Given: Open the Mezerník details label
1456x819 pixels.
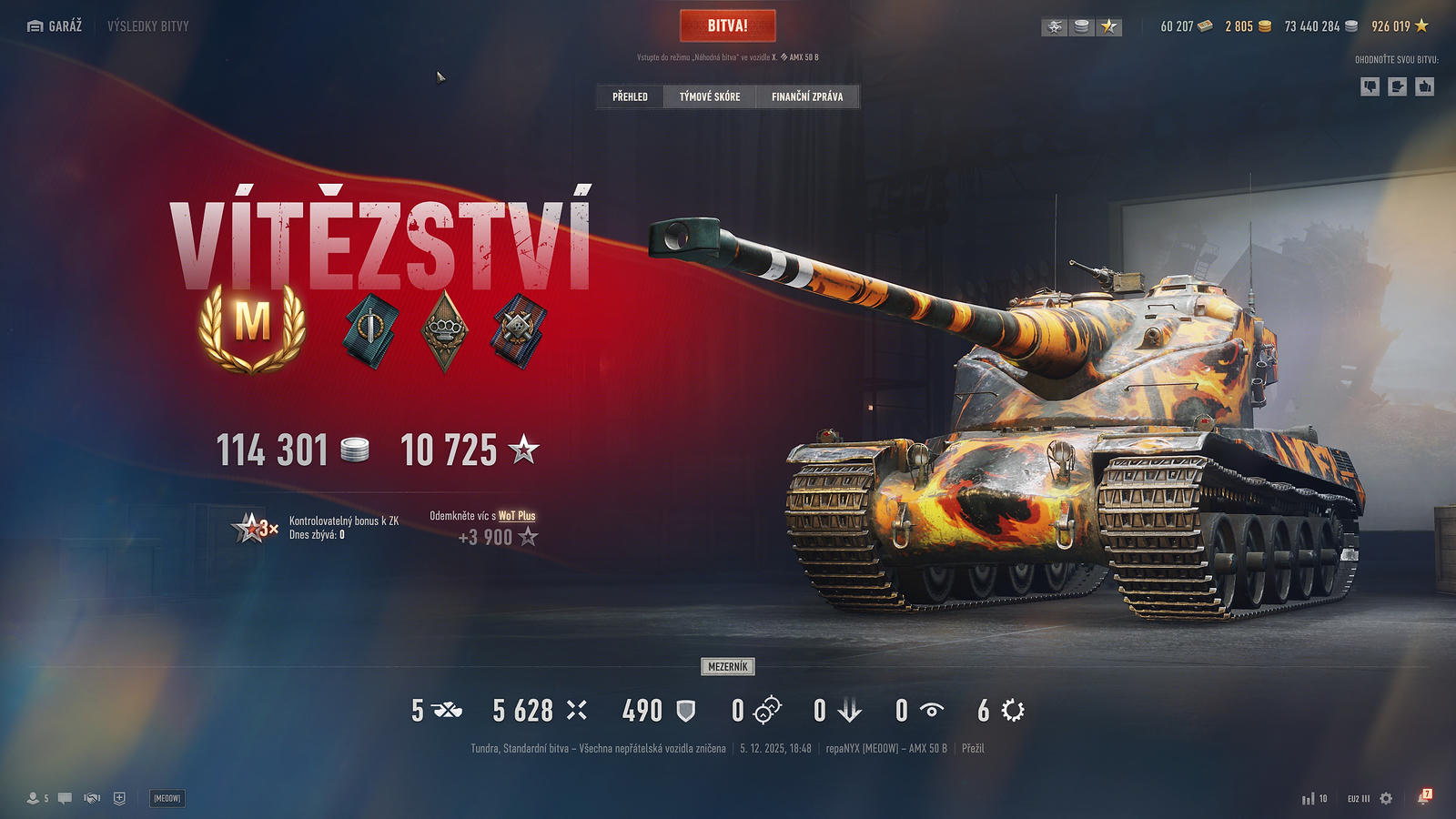Looking at the screenshot, I should (728, 667).
